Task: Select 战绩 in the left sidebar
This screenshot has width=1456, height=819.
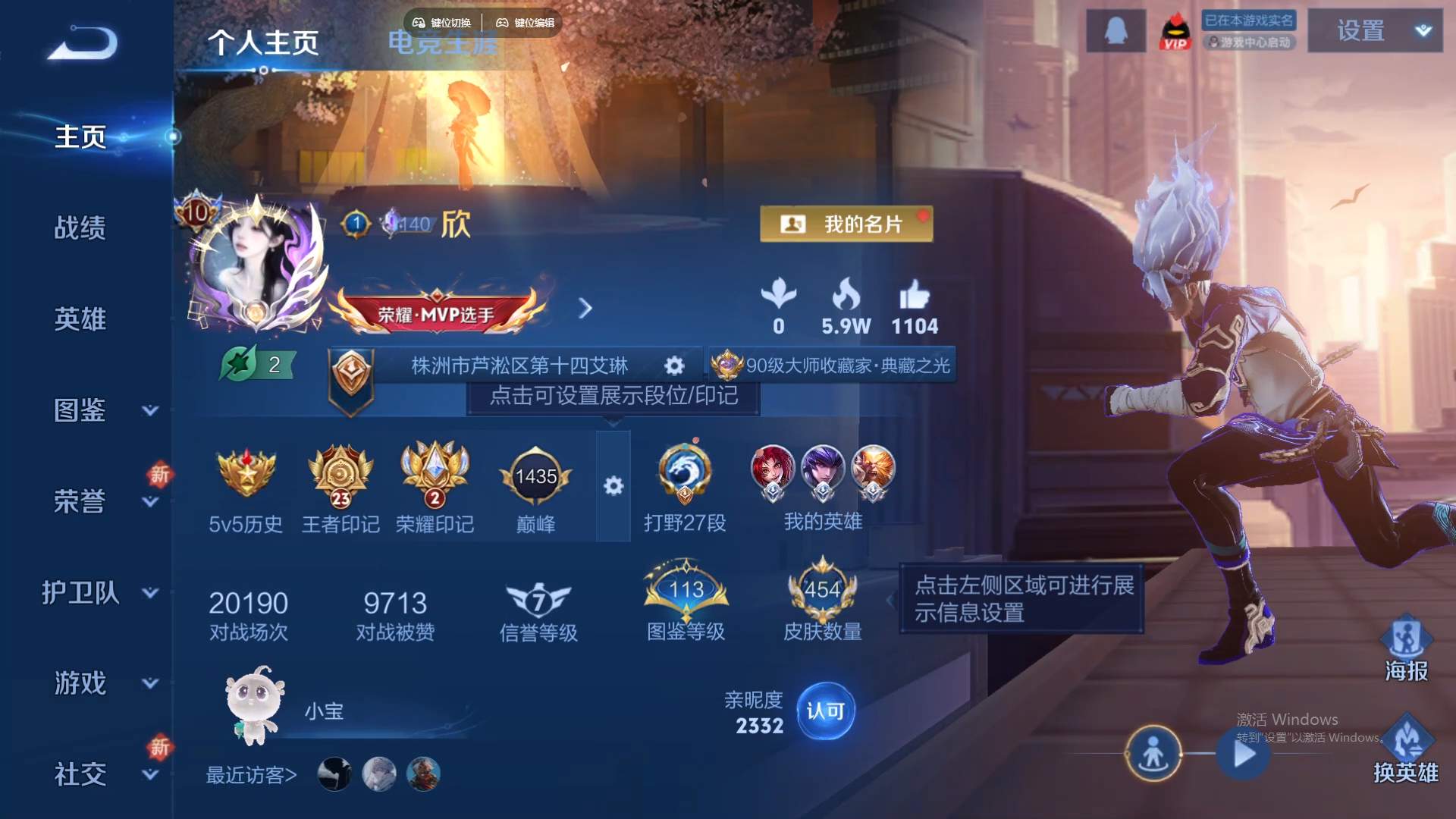Action: 81,227
